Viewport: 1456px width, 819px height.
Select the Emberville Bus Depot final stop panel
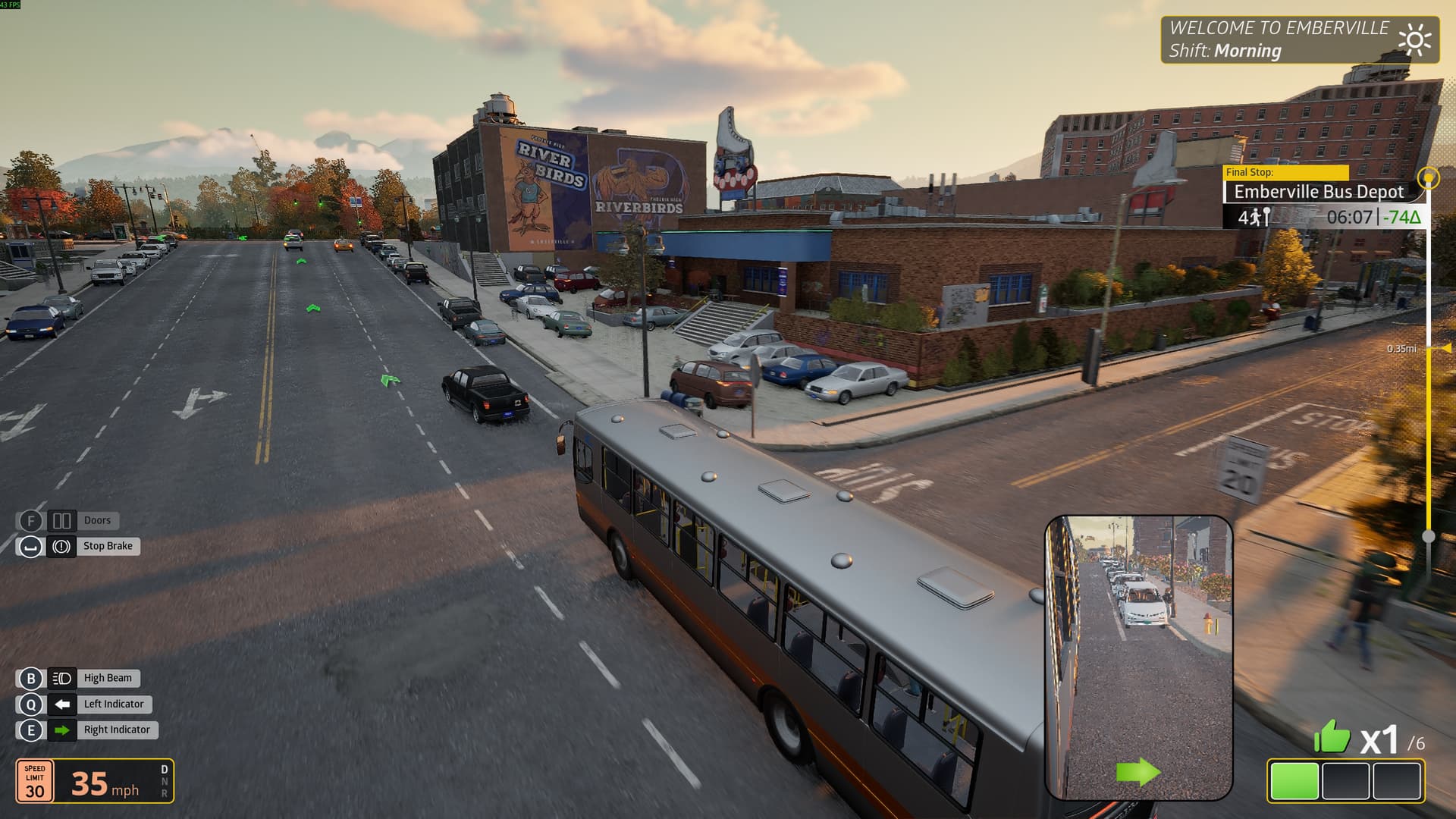[1318, 193]
